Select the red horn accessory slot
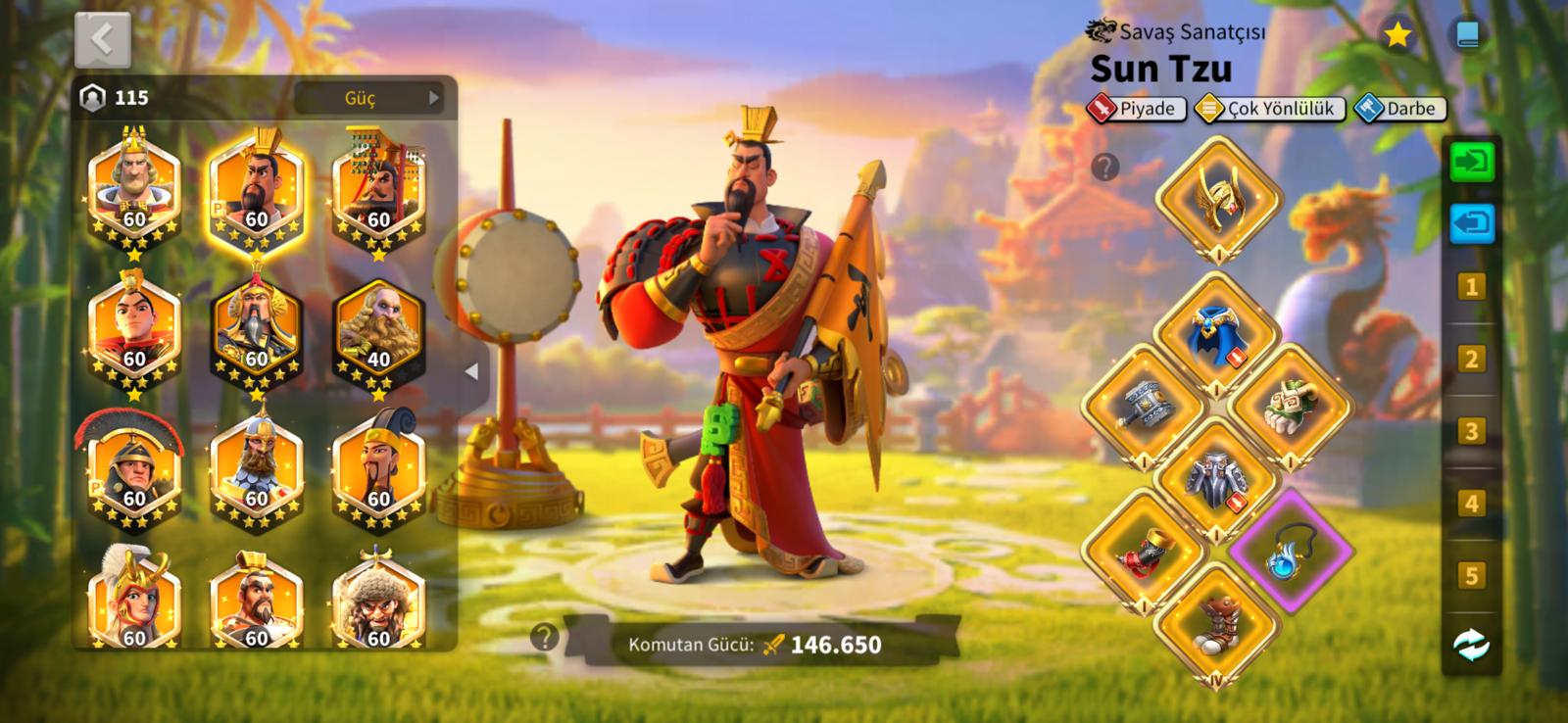1568x723 pixels. [1144, 551]
